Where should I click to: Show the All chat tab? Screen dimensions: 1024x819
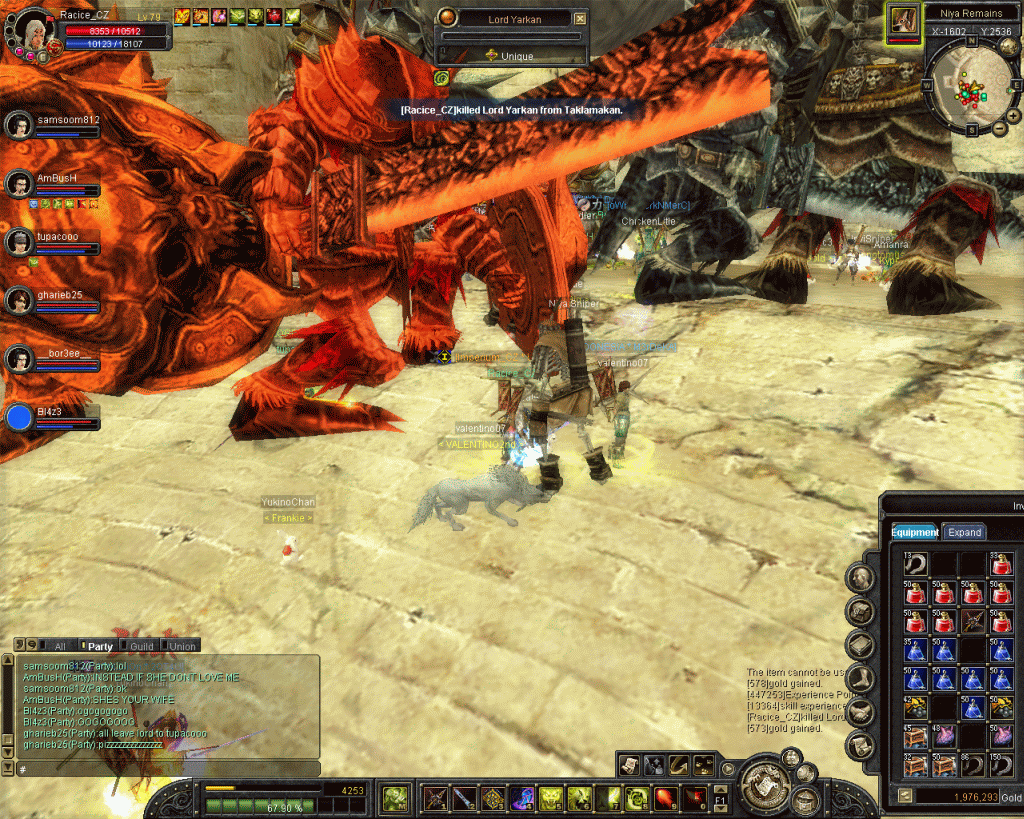[58, 646]
